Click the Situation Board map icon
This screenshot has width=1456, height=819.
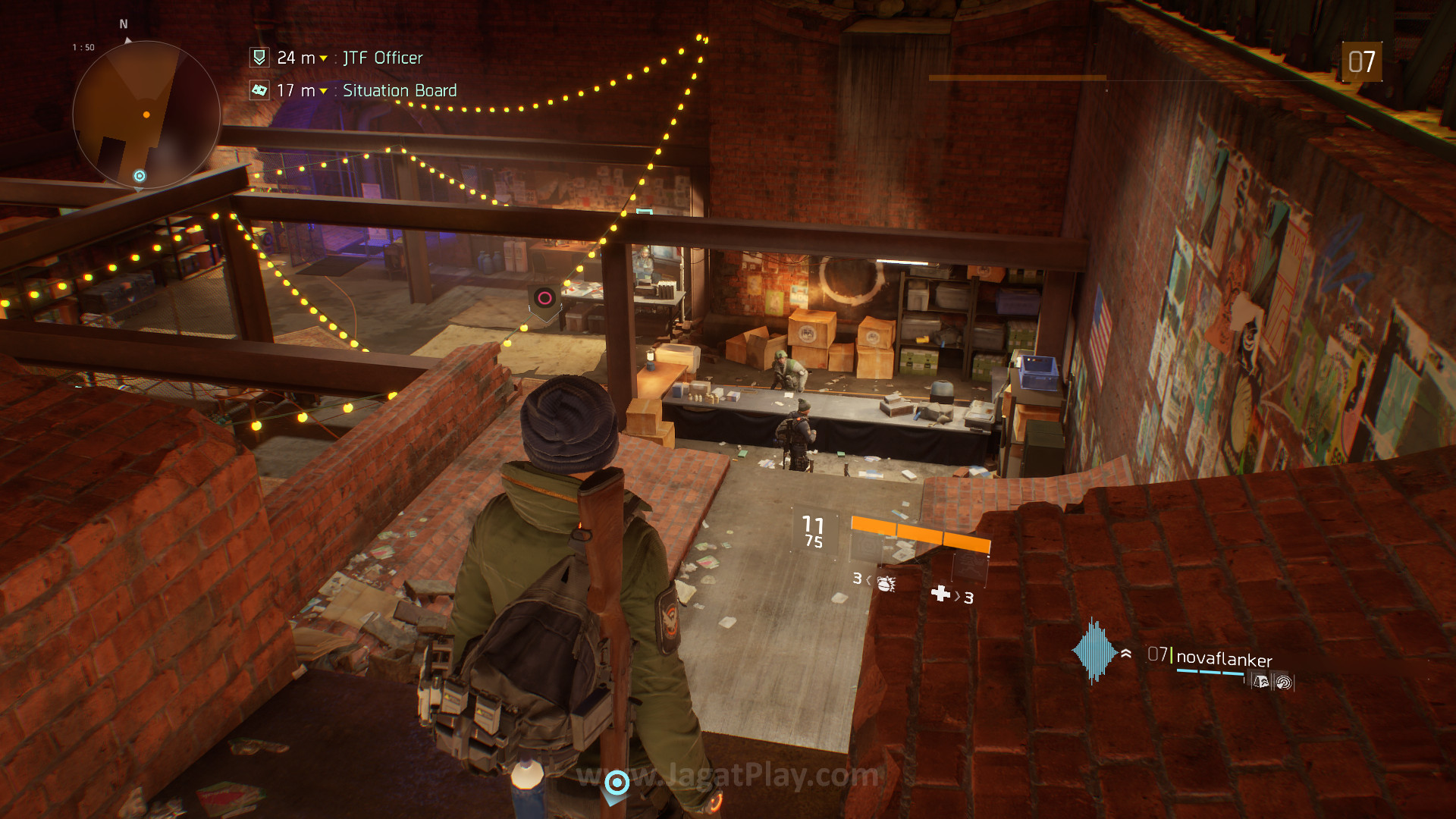pos(259,90)
